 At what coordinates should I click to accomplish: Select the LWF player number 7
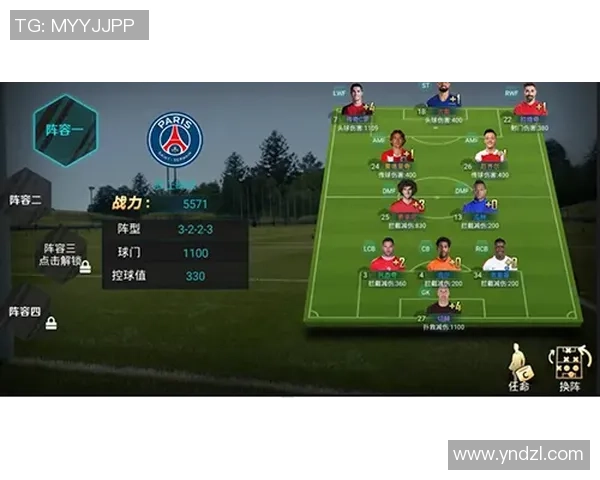coord(353,104)
